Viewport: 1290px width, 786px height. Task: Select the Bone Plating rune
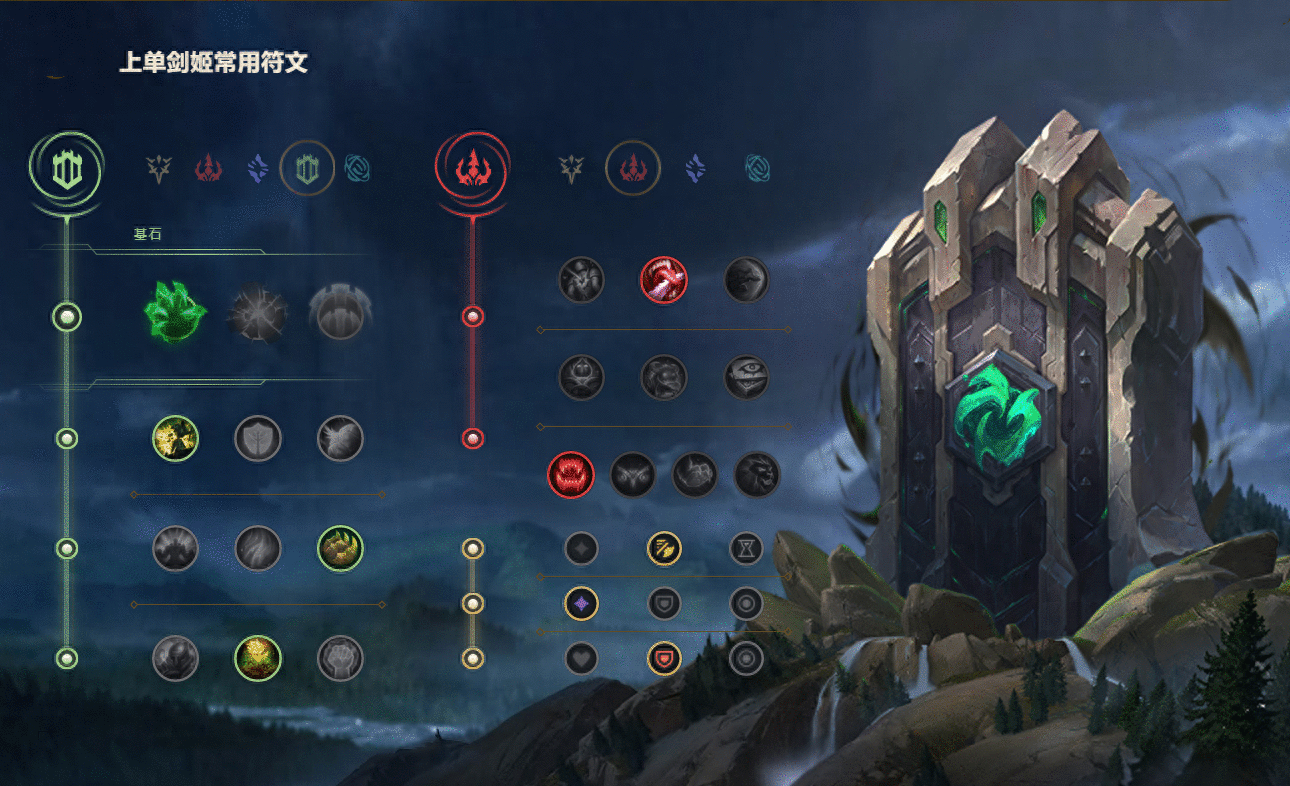(340, 548)
